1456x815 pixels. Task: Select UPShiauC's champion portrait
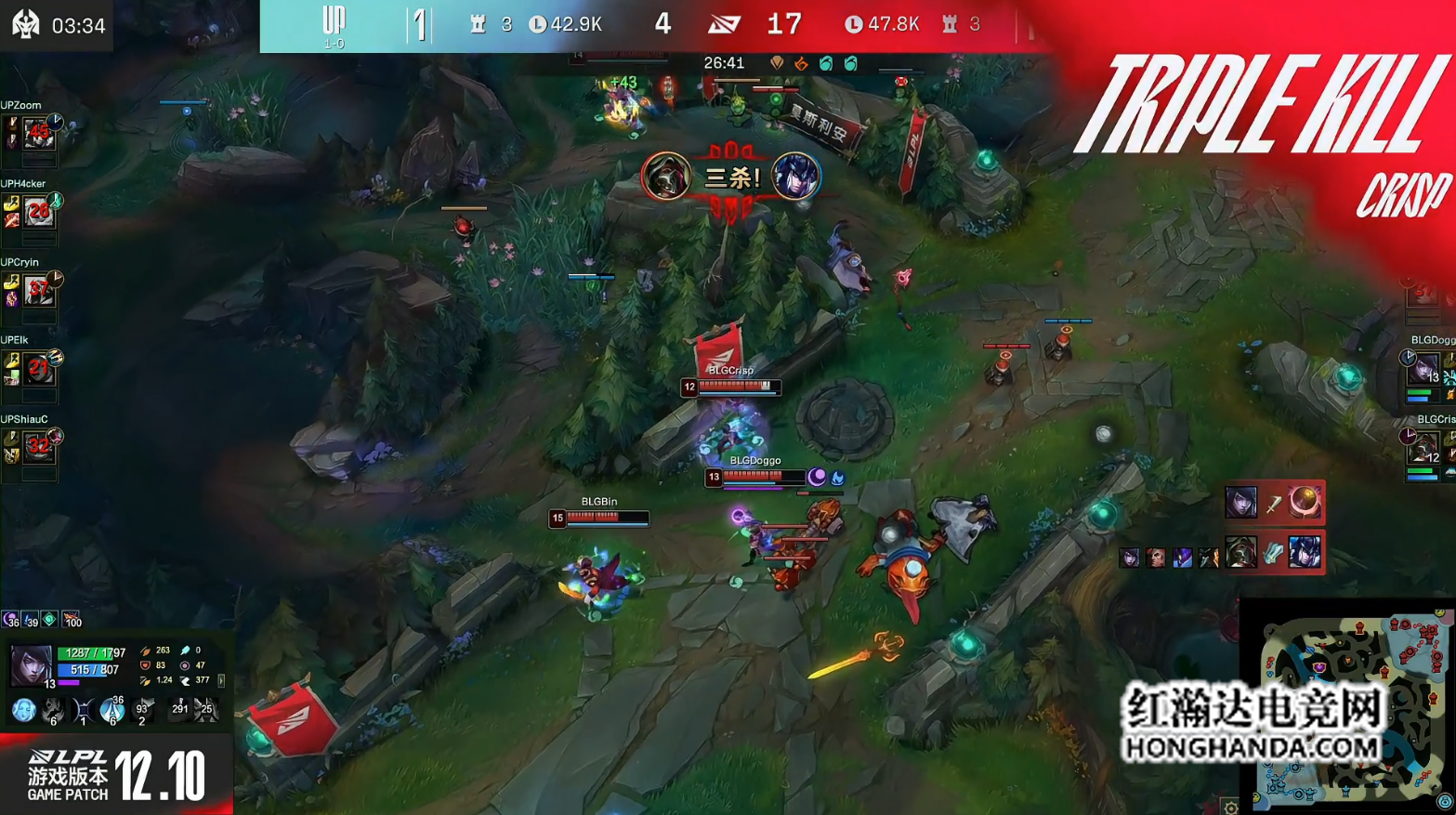pos(38,448)
